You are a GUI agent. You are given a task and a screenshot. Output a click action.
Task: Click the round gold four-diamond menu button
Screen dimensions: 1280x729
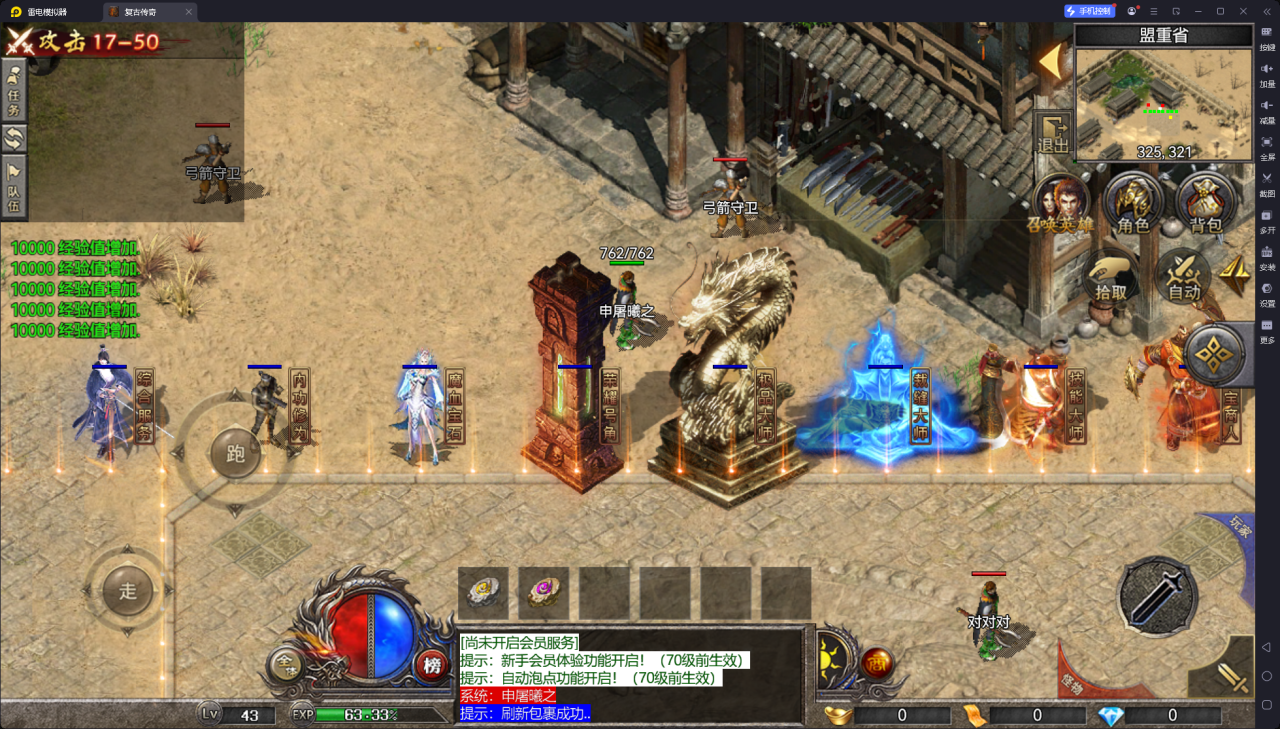coord(1212,353)
